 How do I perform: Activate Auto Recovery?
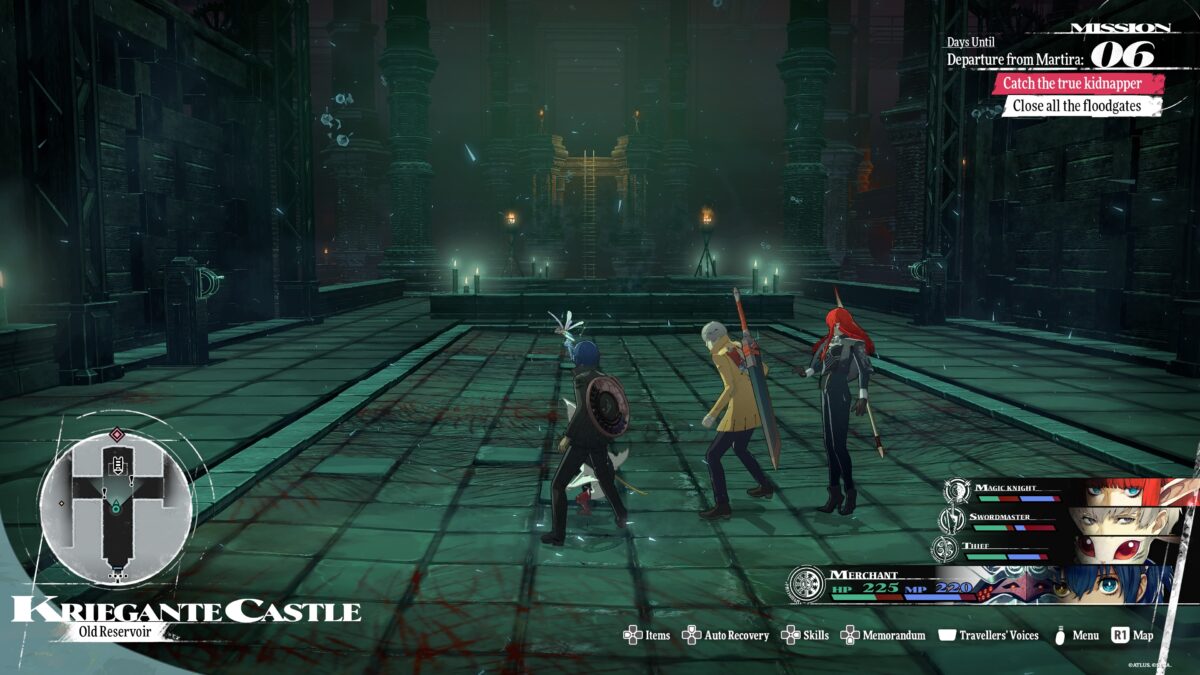(726, 635)
